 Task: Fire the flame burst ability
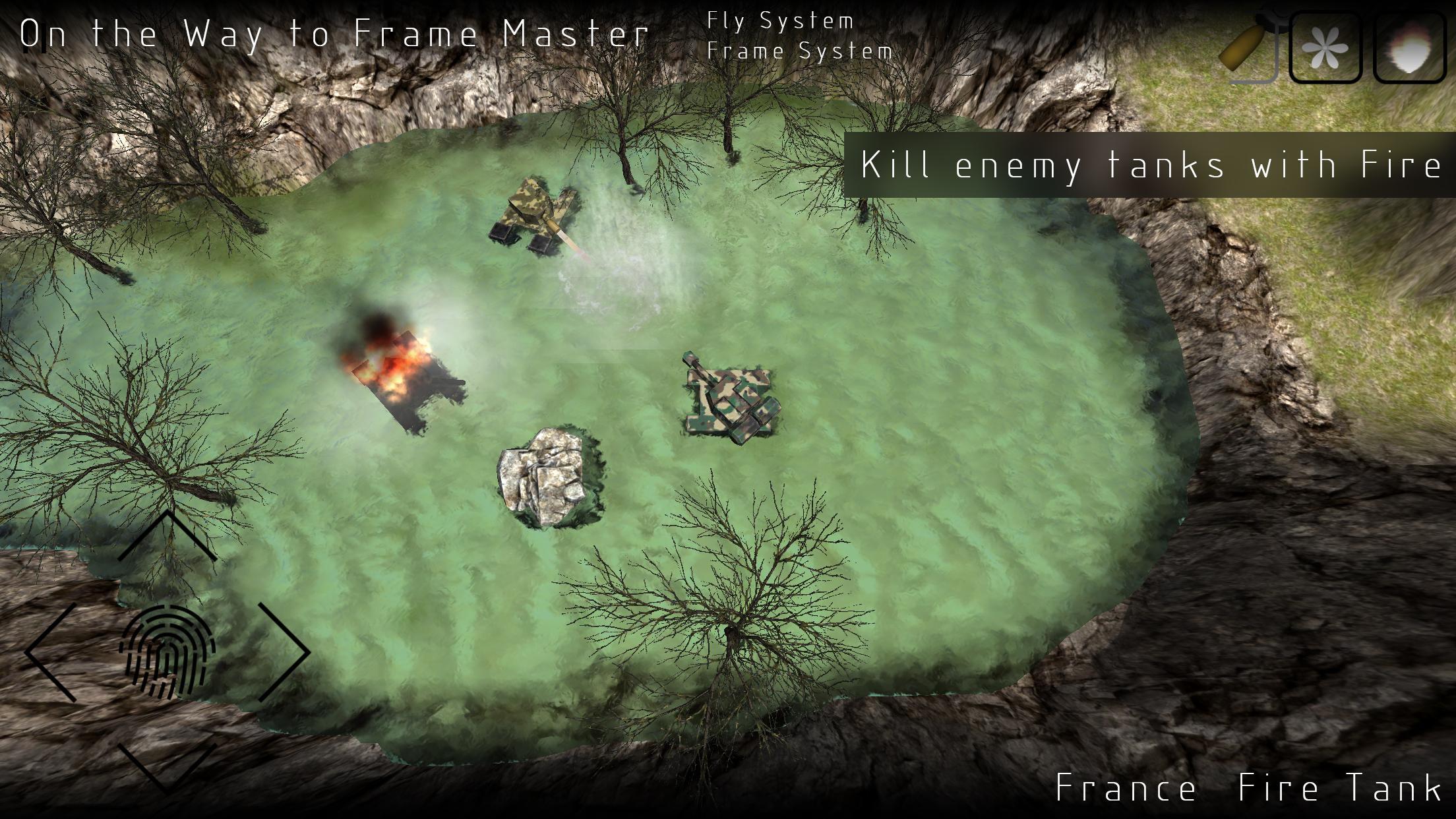pyautogui.click(x=1409, y=47)
